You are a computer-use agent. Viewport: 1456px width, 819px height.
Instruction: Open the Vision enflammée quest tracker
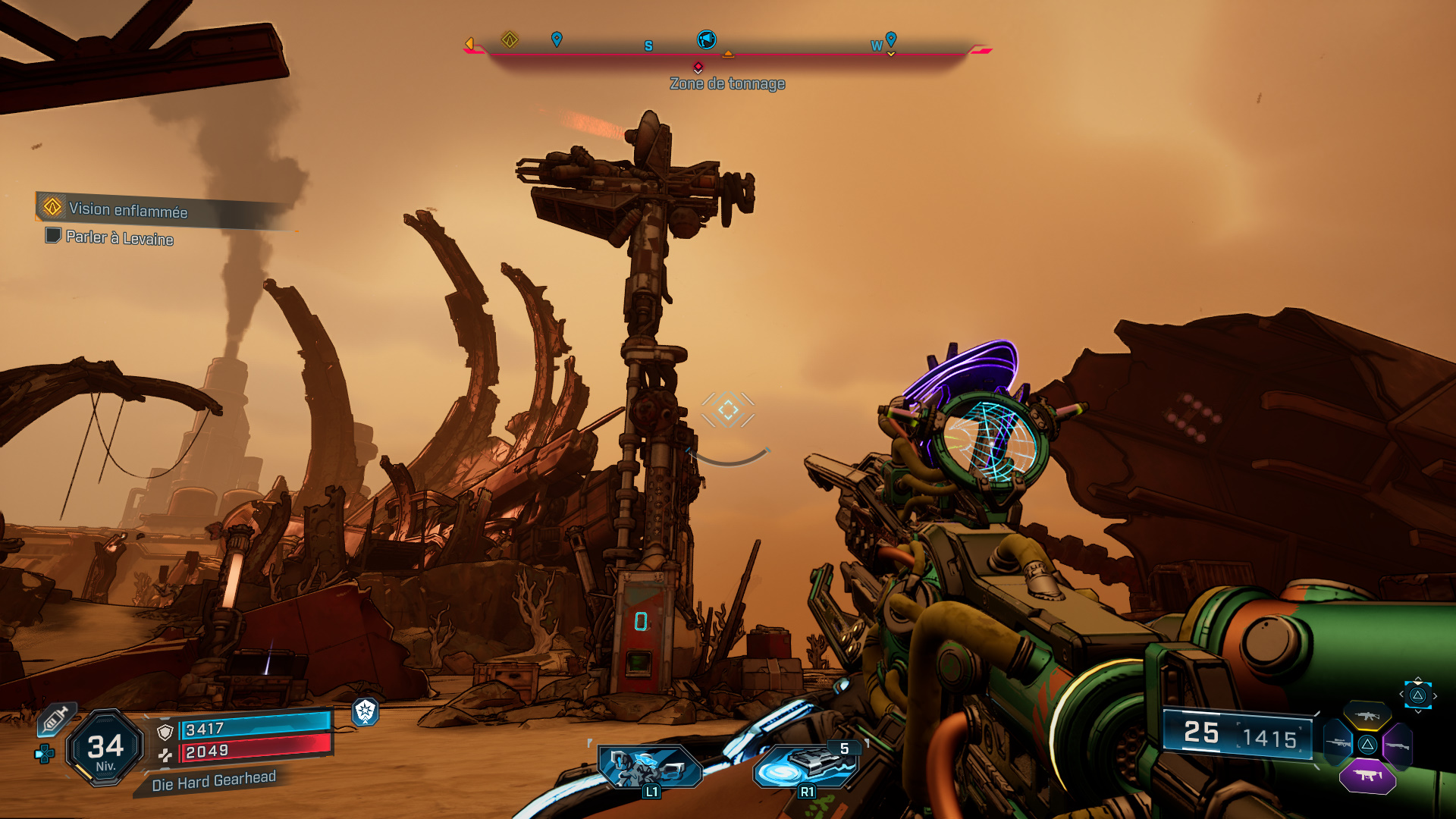click(x=127, y=209)
